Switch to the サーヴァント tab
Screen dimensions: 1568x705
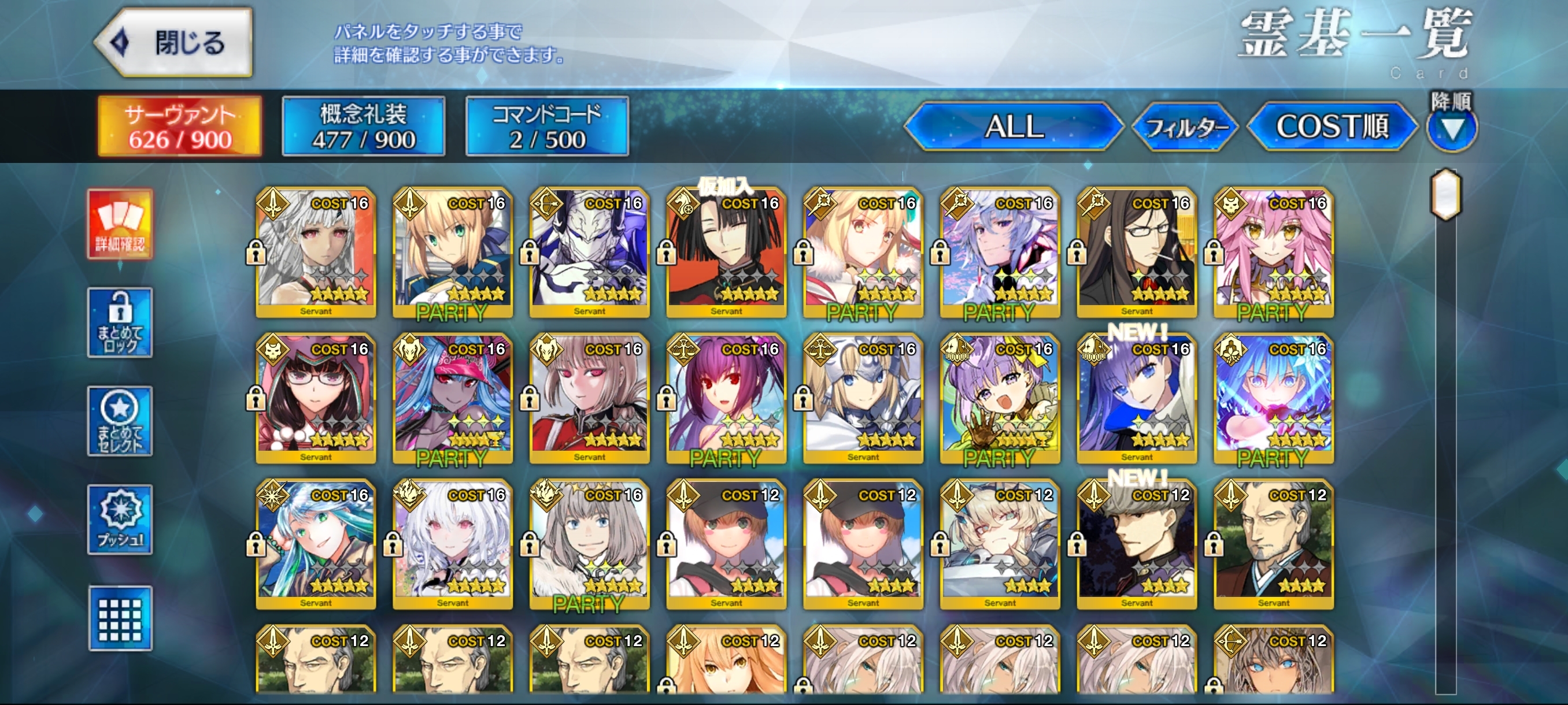[180, 127]
